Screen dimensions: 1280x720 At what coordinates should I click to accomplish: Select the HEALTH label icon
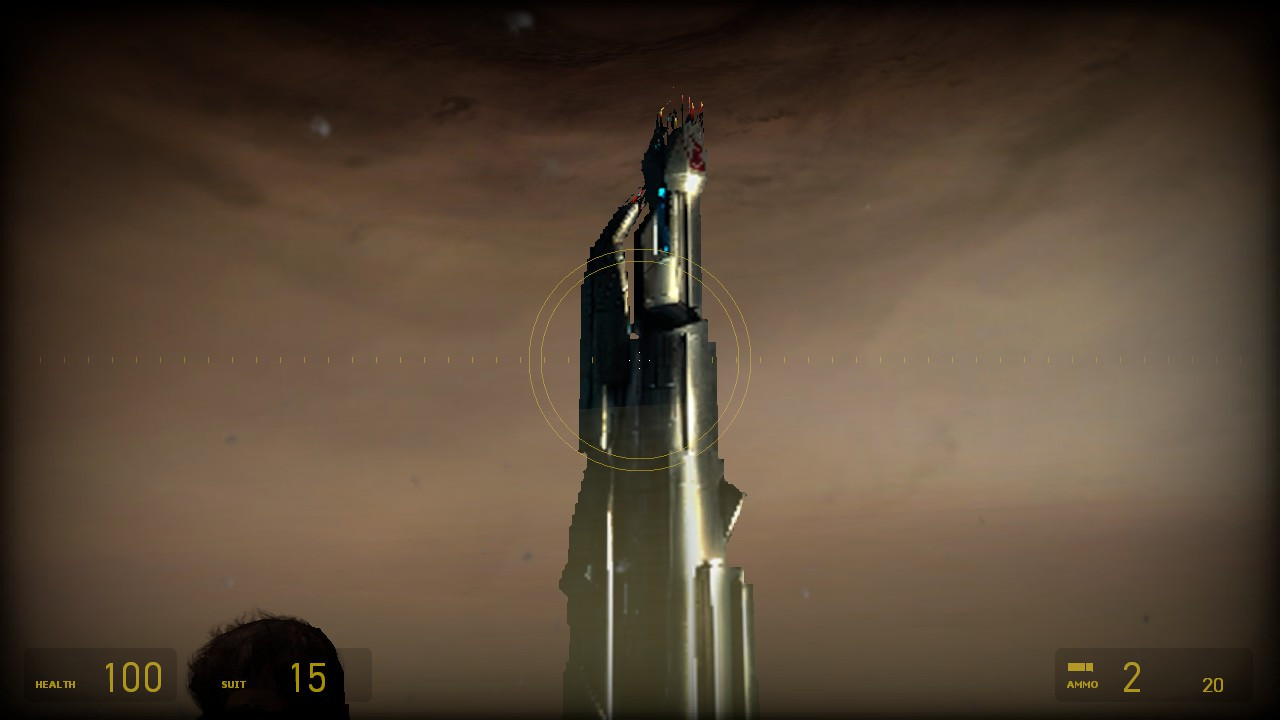55,684
